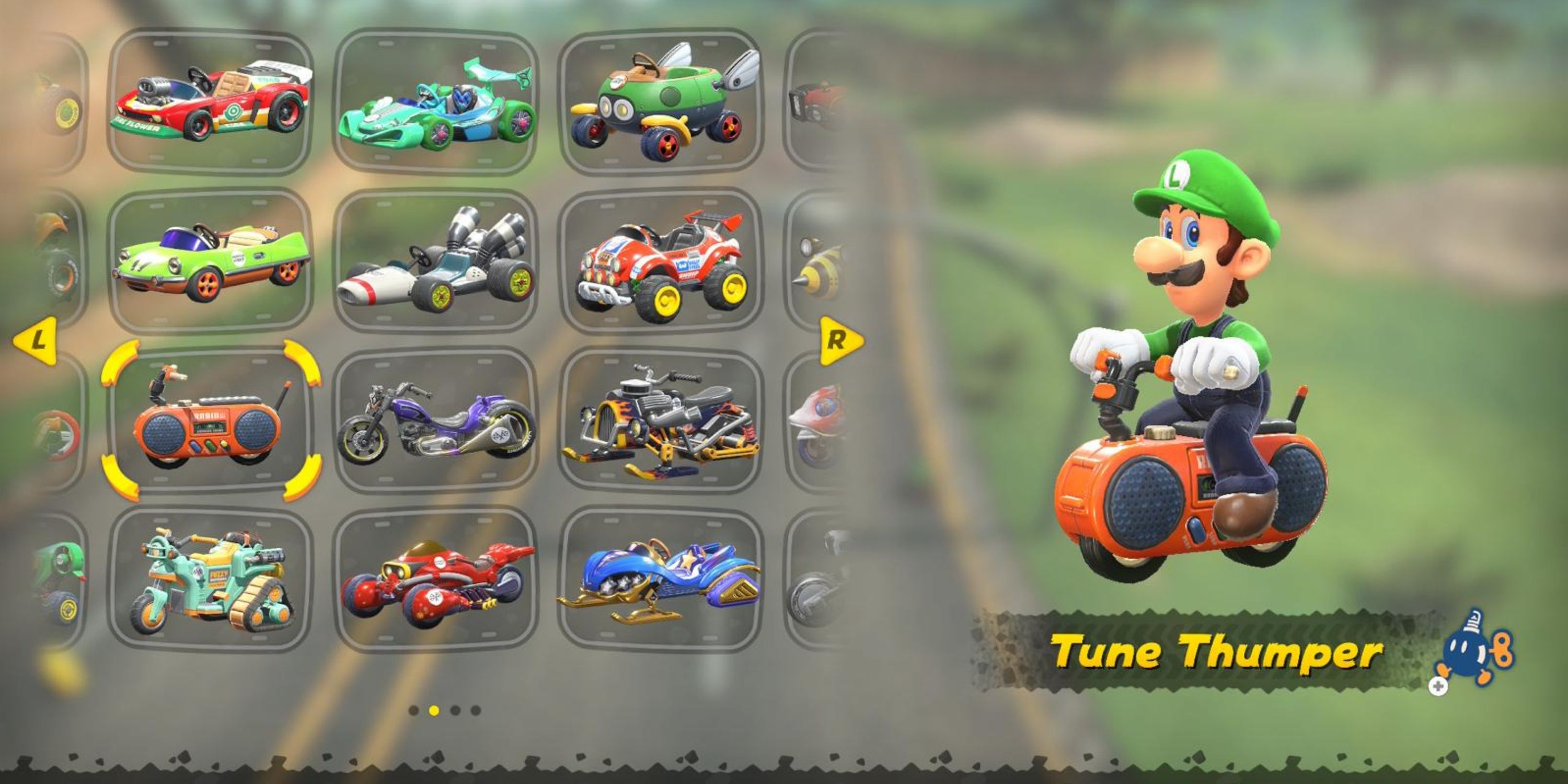Select the red Fire Flower kart

[210, 100]
